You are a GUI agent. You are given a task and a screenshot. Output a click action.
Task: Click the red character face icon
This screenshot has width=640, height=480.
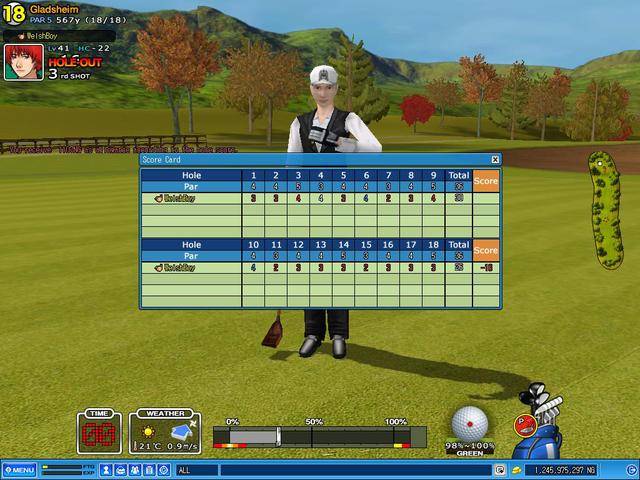tap(521, 425)
